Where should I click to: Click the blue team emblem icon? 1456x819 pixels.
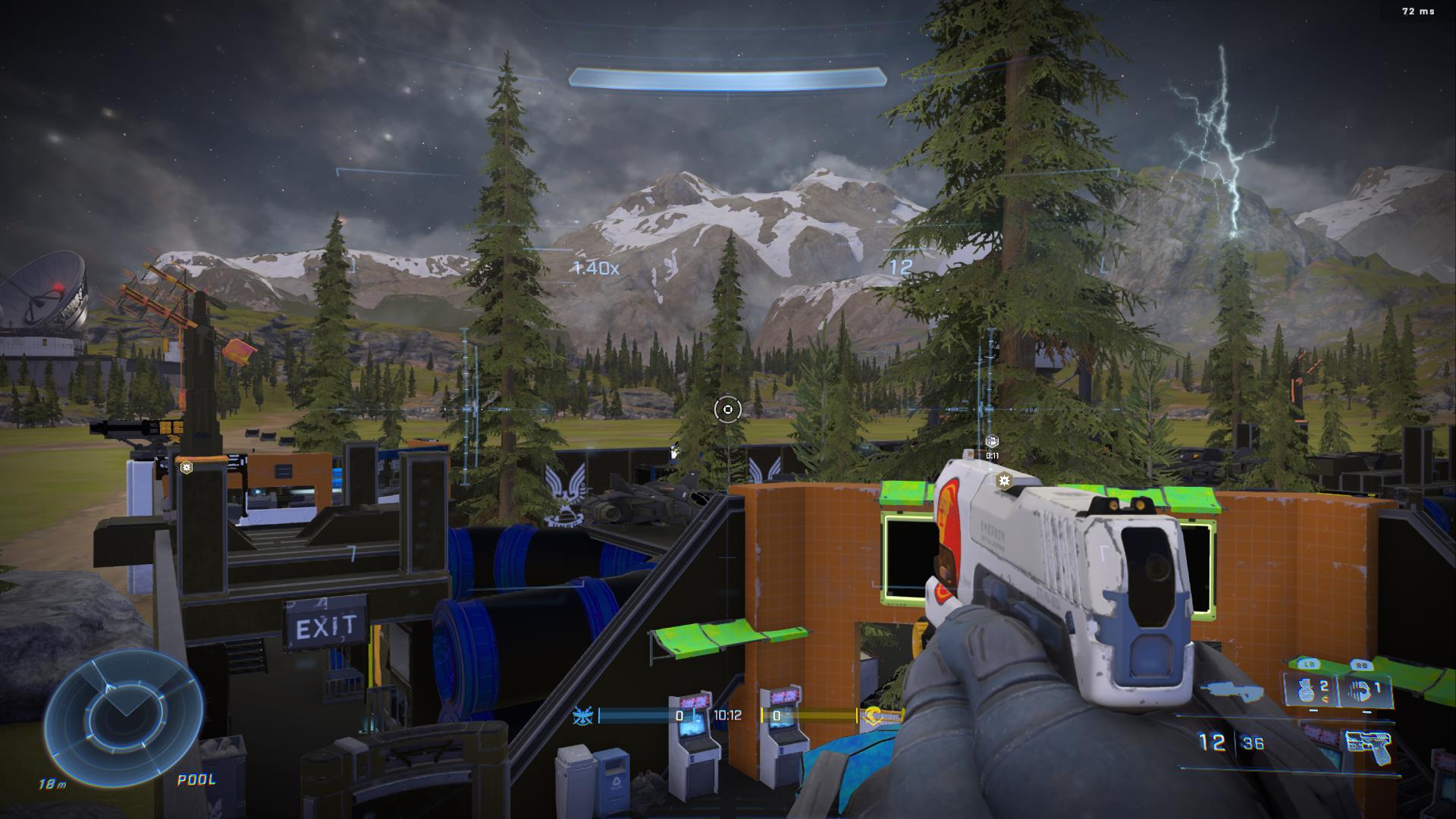584,715
